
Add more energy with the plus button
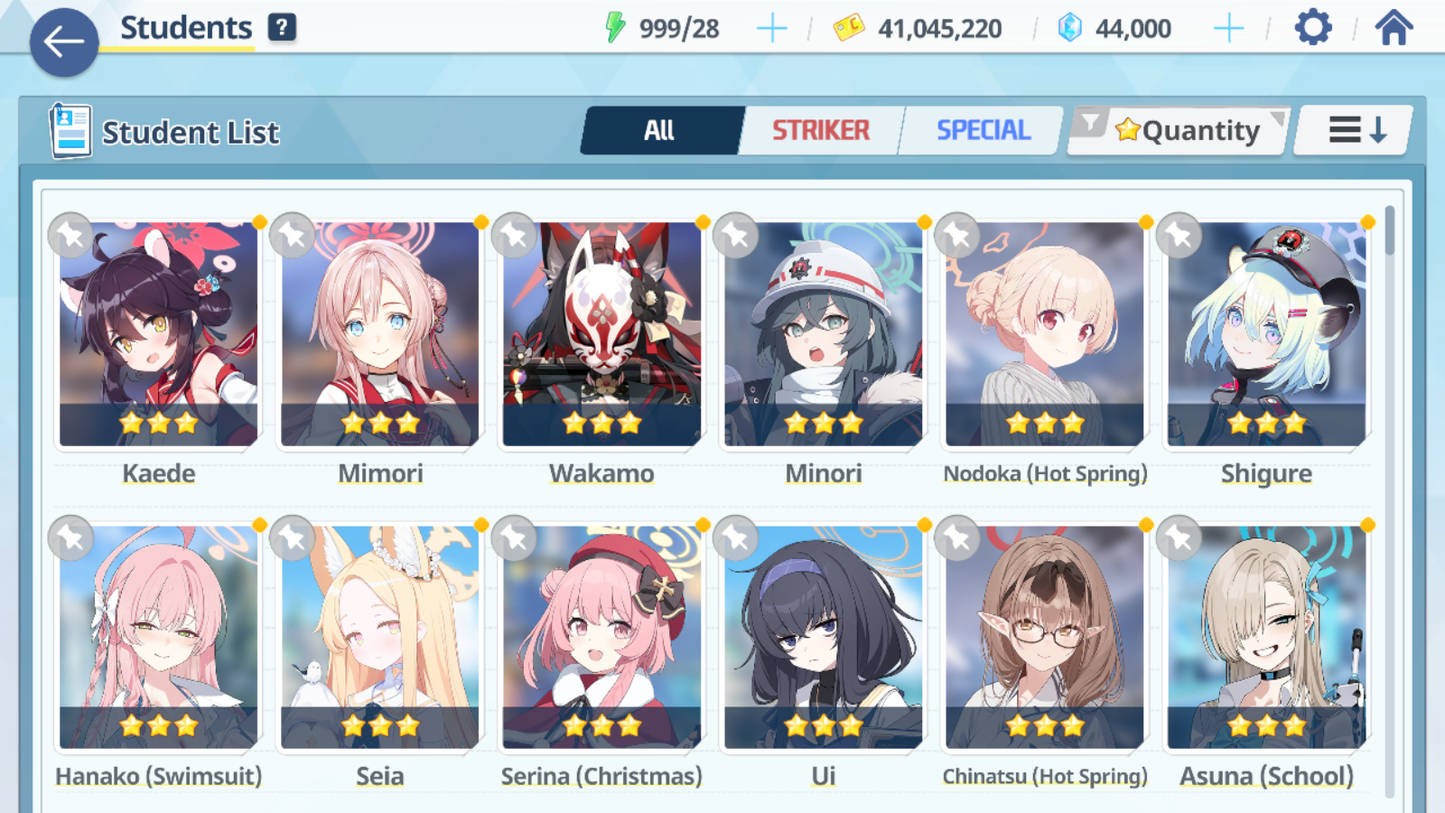(x=771, y=29)
